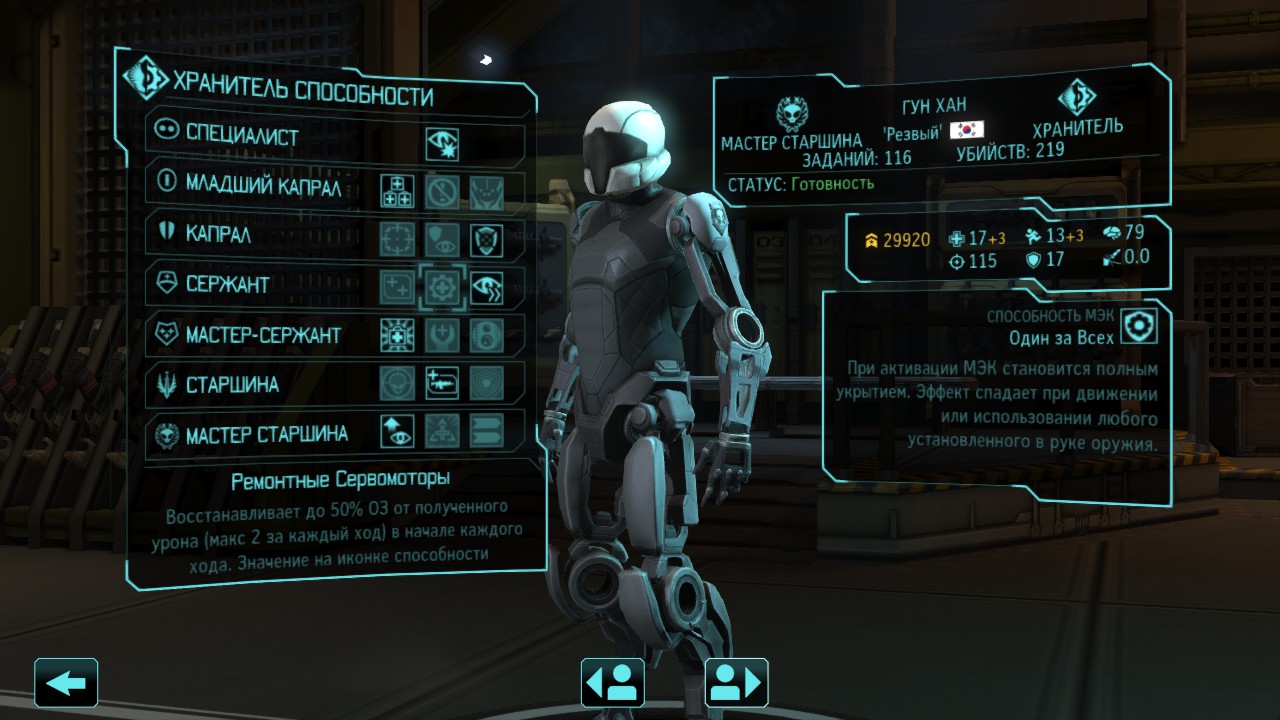The width and height of the screenshot is (1280, 720).
Task: Choose the three medkits ability for Младший Капрал
Action: 397,191
